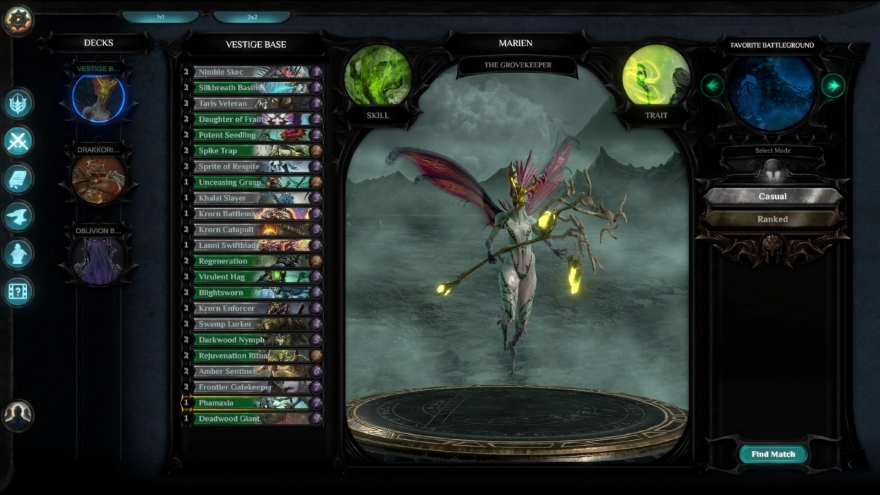This screenshot has height=495, width=880.
Task: Show the next favorite battleground
Action: point(832,85)
